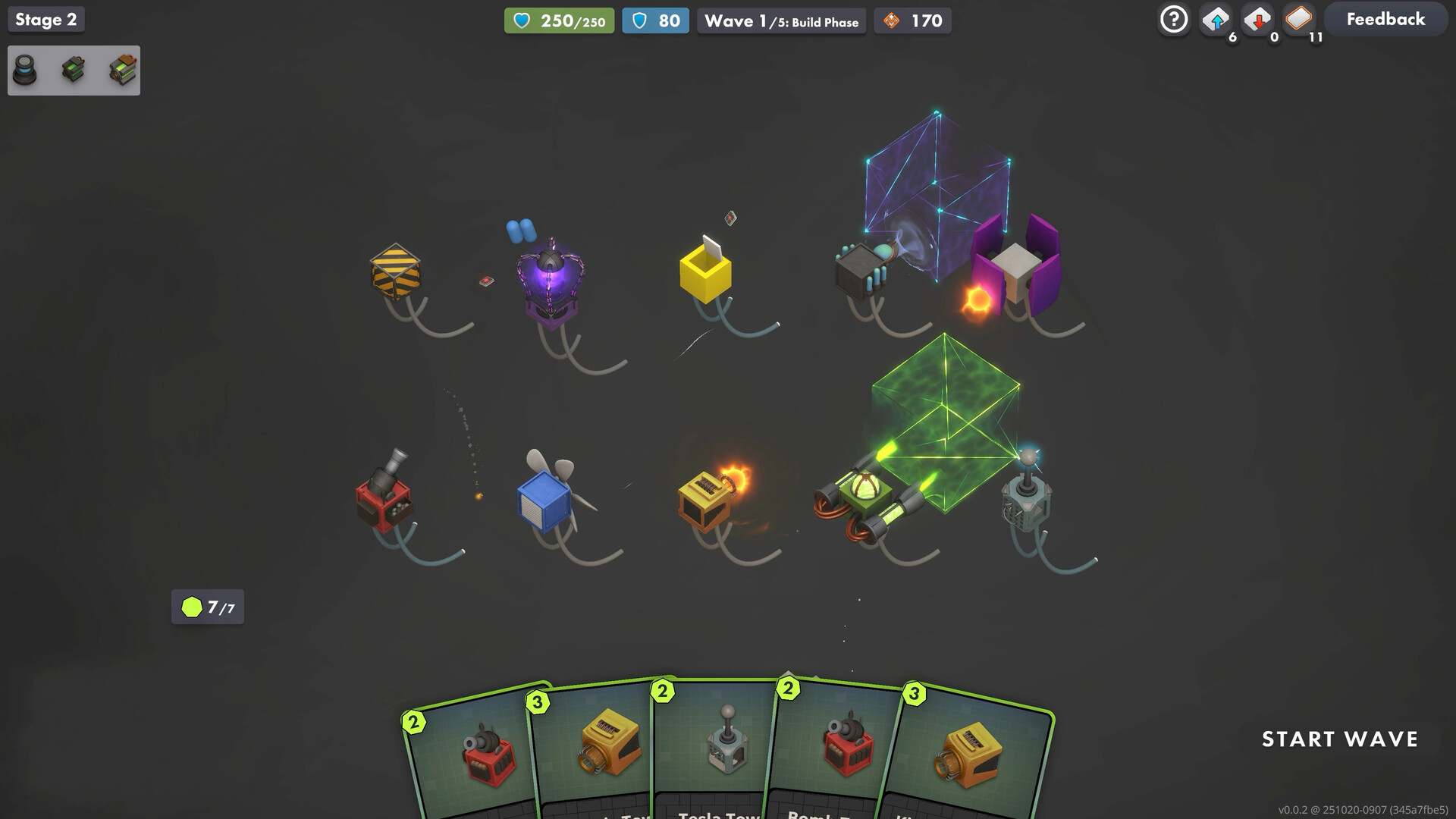Click the Wave 1/5 Build Phase indicator
The image size is (1456, 819).
pos(781,21)
